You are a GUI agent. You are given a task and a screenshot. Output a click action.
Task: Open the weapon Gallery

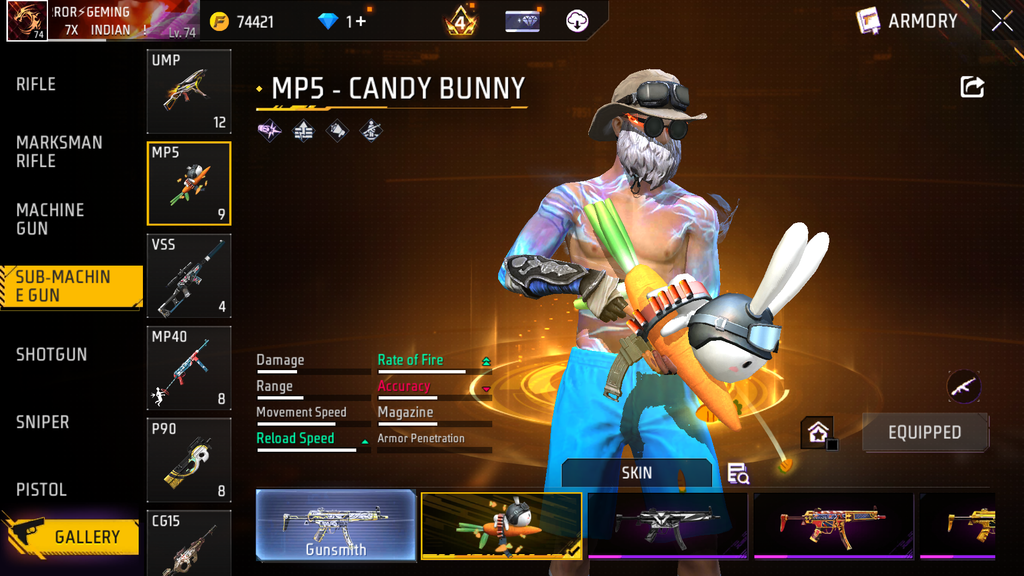[72, 537]
